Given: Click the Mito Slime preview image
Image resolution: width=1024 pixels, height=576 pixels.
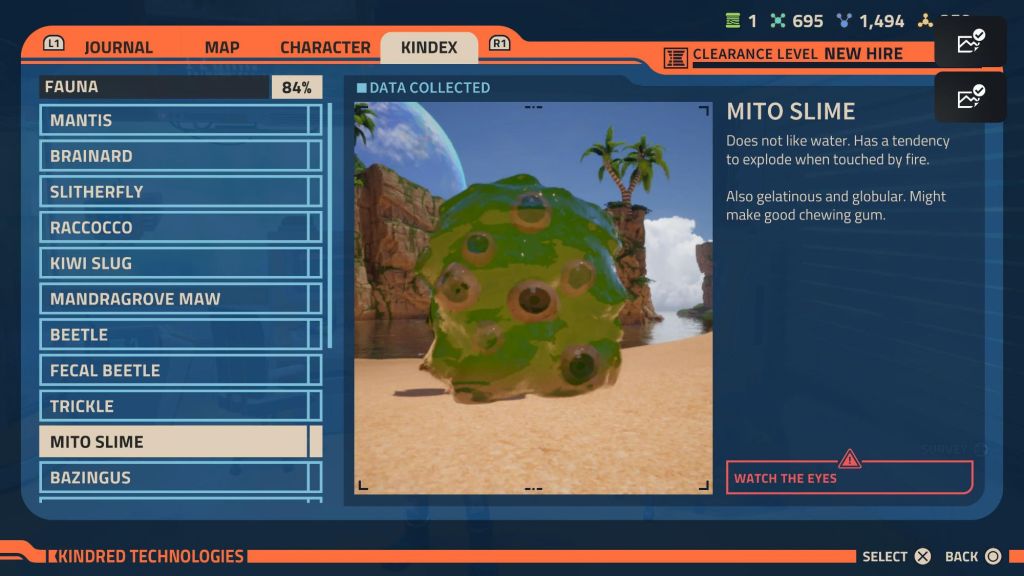Looking at the screenshot, I should pyautogui.click(x=533, y=297).
